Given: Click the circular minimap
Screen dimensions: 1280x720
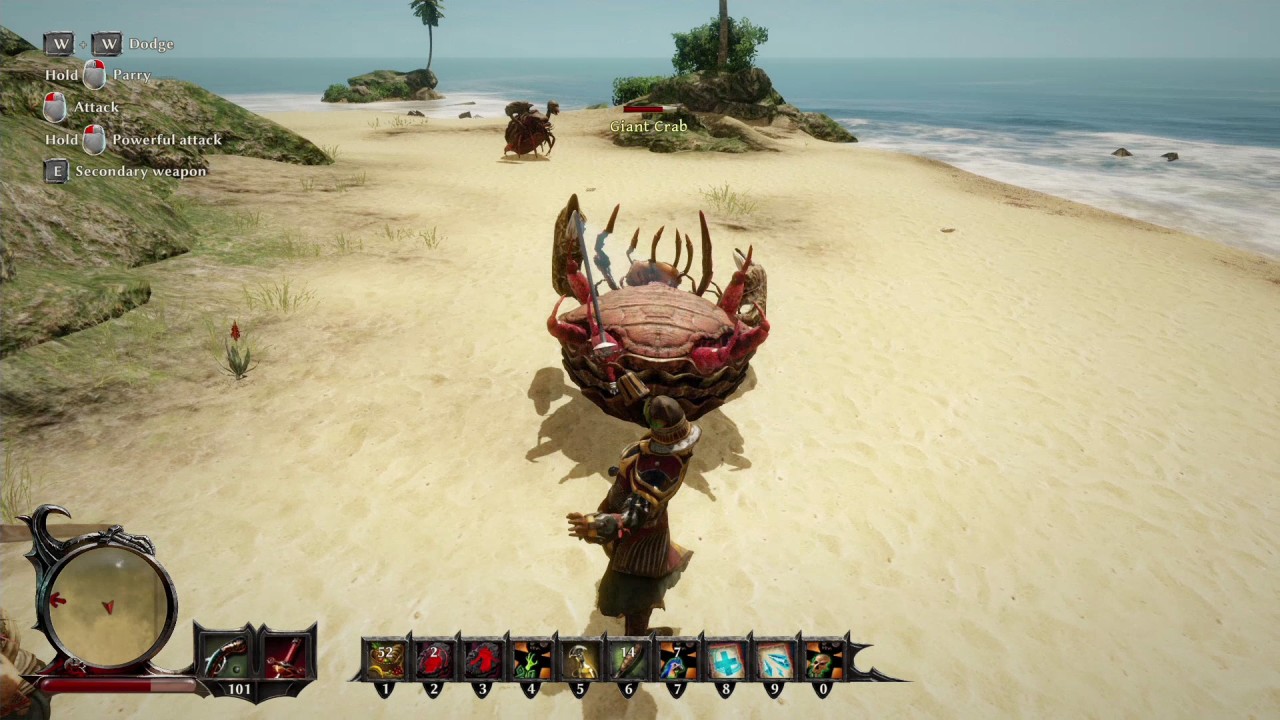Looking at the screenshot, I should (106, 600).
